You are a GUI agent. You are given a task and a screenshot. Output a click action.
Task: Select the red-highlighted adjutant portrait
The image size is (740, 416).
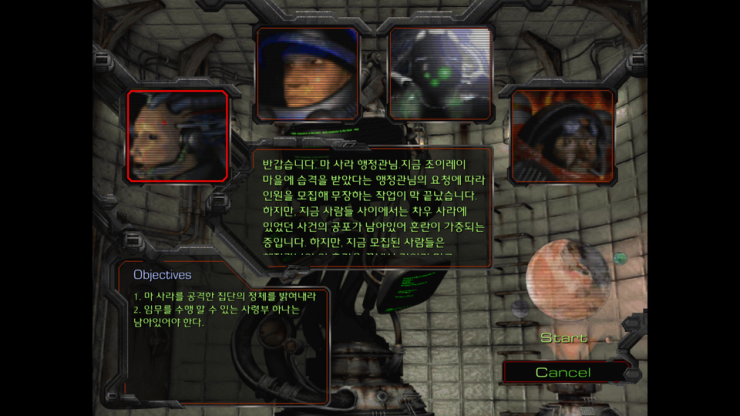click(x=177, y=136)
